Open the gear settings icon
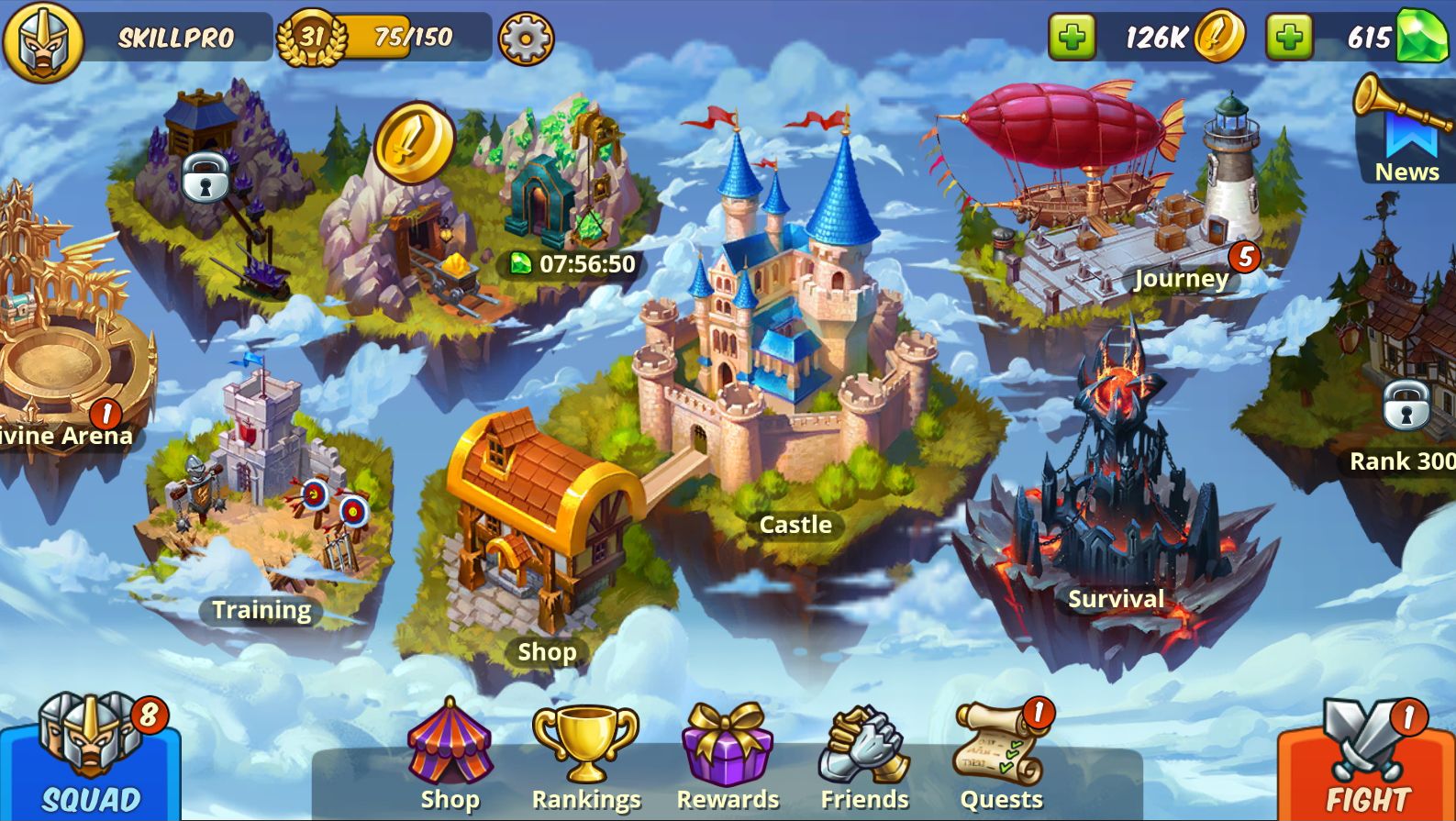The image size is (1456, 821). [526, 39]
